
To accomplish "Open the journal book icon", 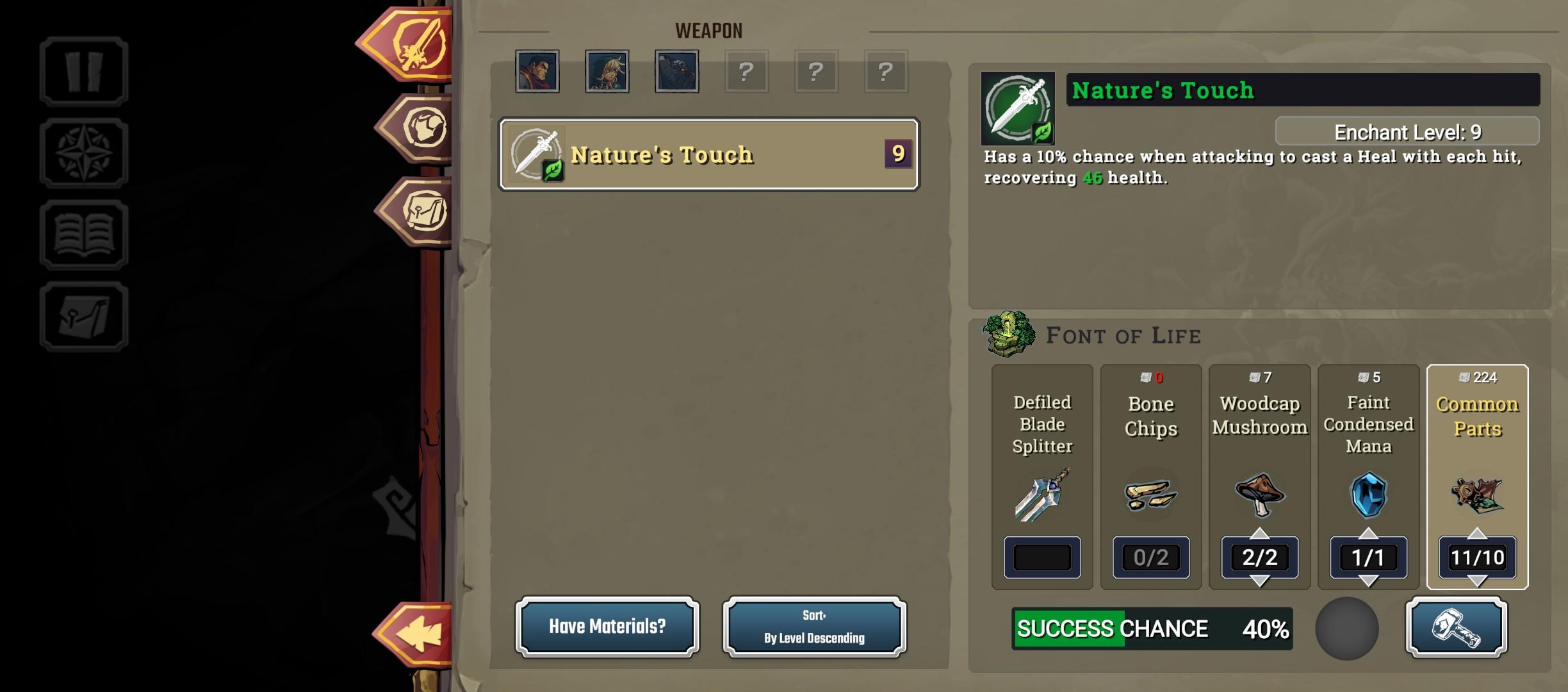I will [x=84, y=233].
